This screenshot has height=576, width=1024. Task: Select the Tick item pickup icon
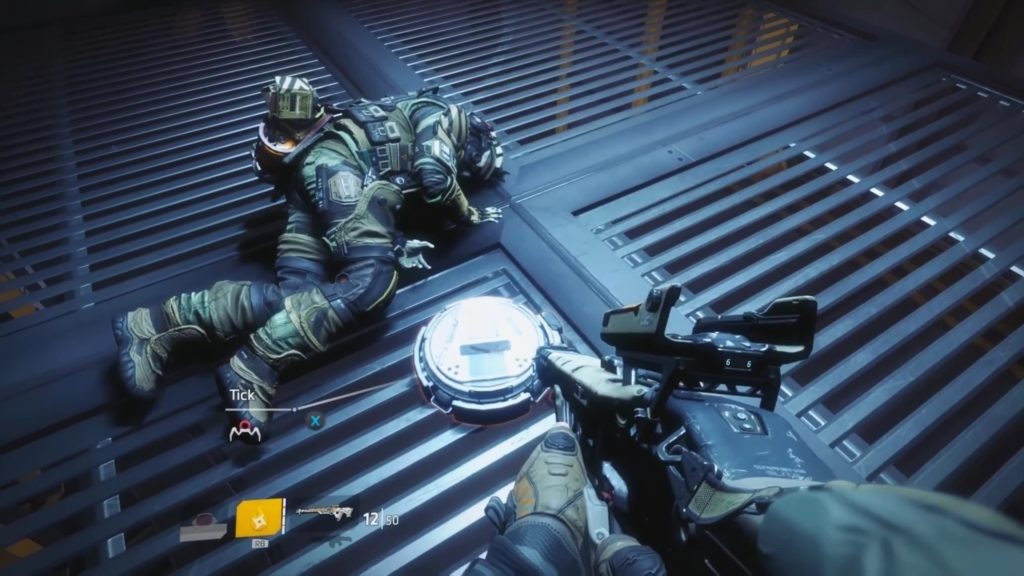[x=241, y=431]
